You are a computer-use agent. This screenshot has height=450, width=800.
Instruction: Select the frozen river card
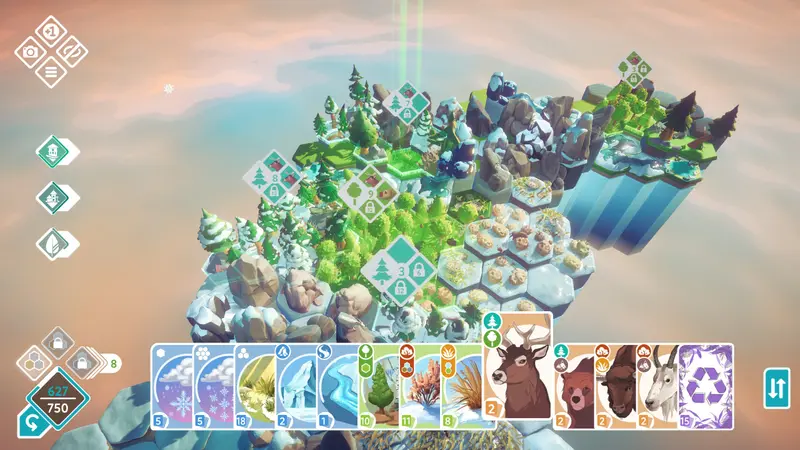337,386
